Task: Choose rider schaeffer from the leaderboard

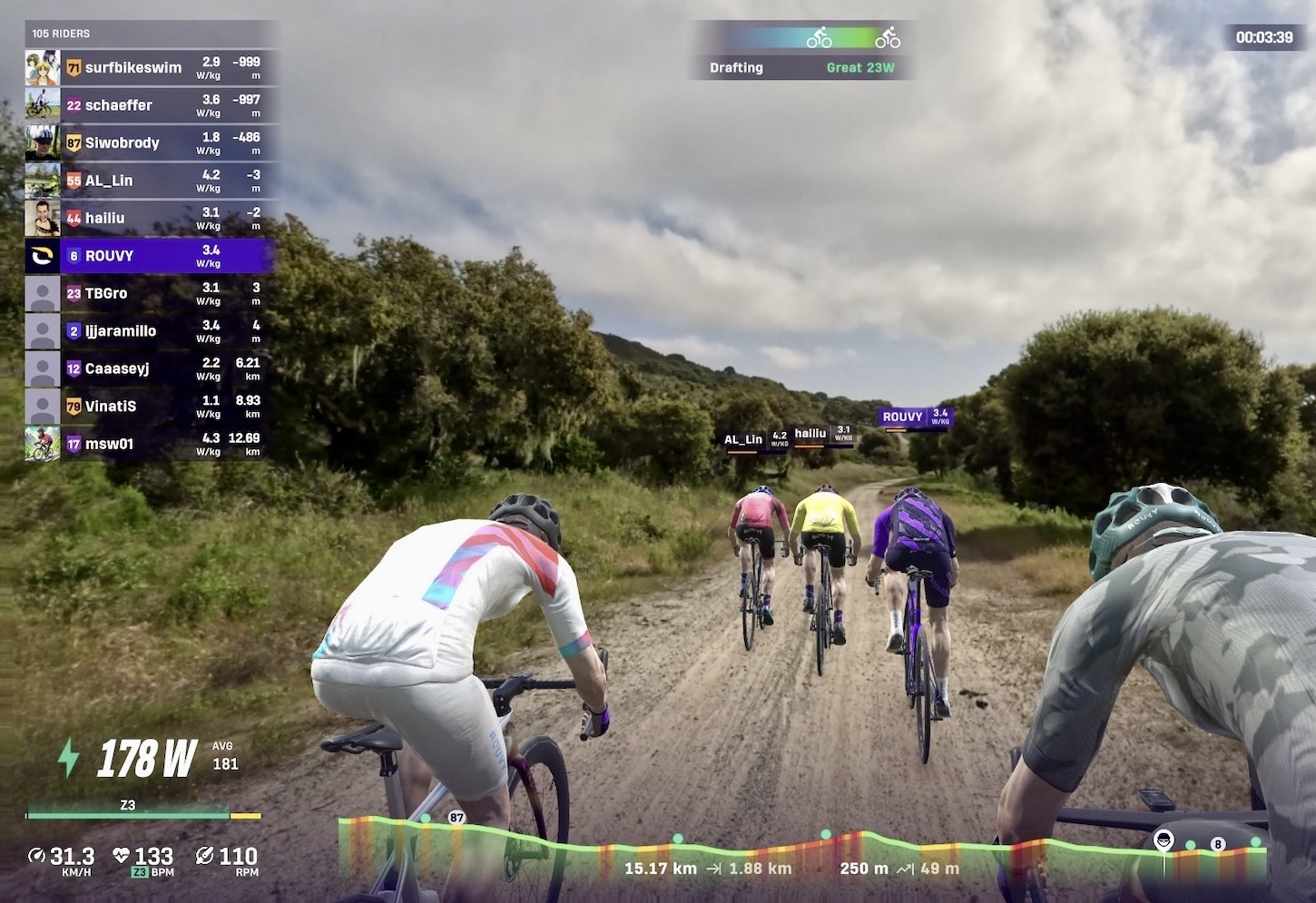Action: coord(150,105)
